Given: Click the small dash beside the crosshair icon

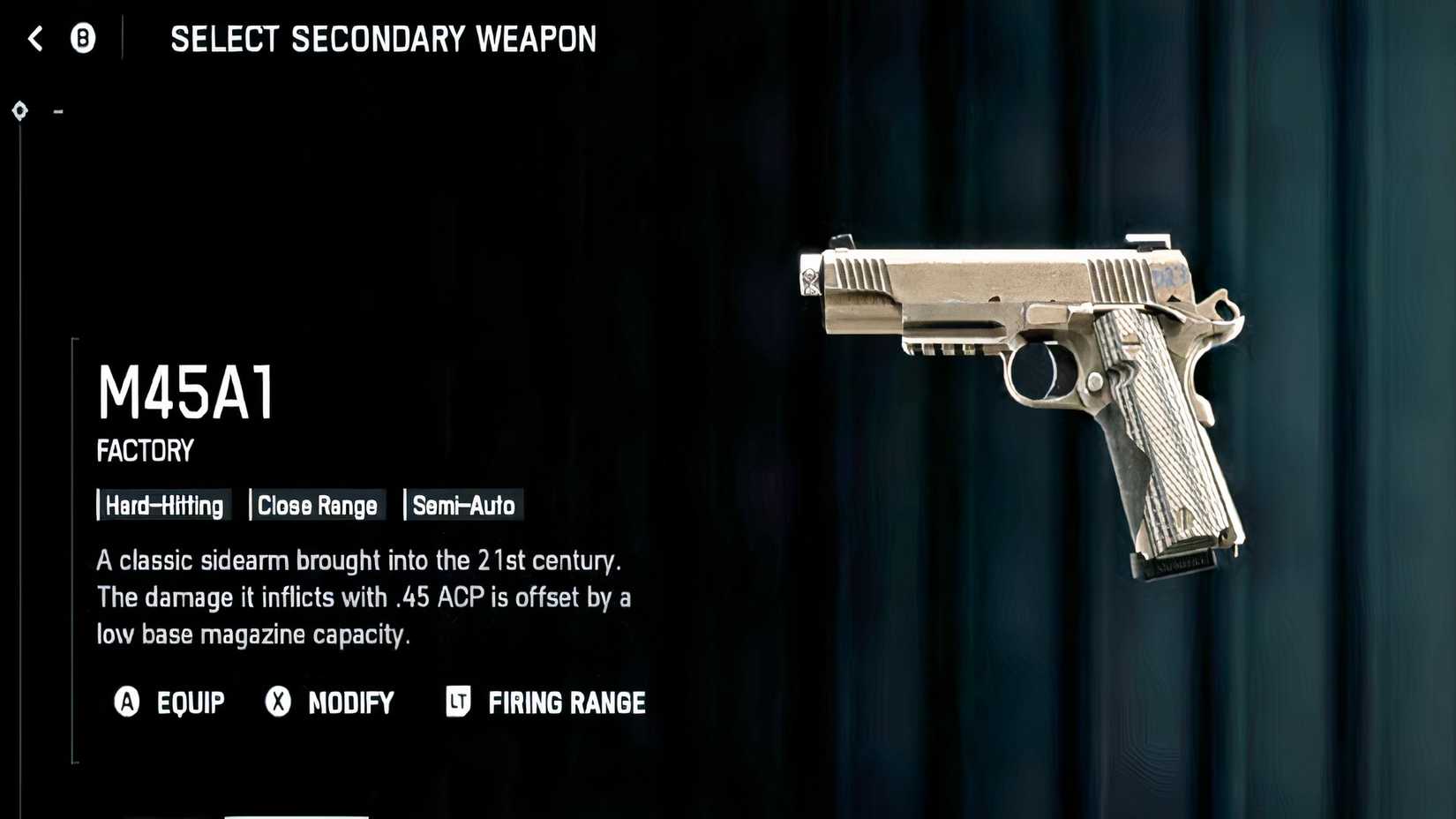Looking at the screenshot, I should [x=58, y=111].
